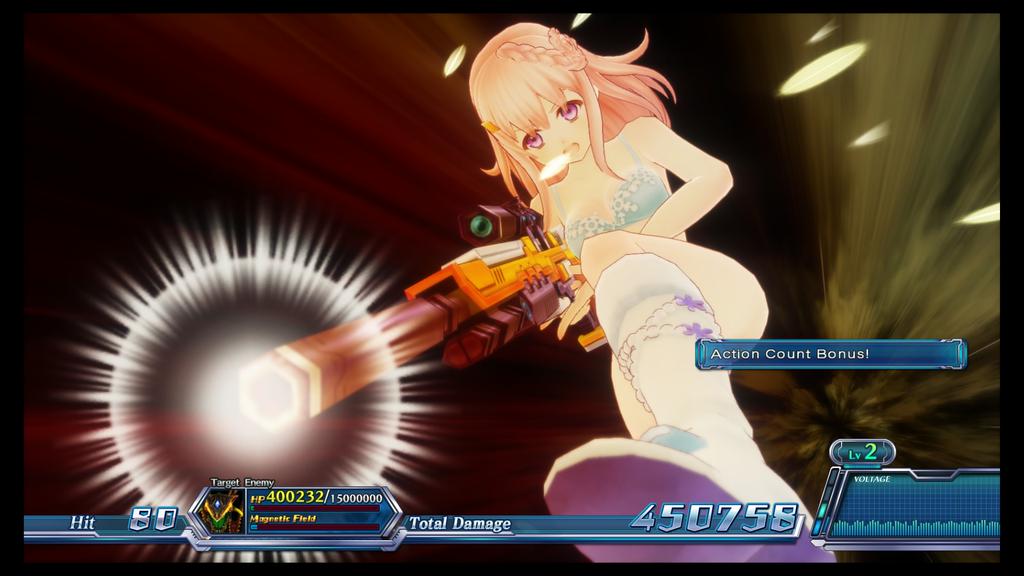Click the Action Count Bonus! notification banner

830,354
